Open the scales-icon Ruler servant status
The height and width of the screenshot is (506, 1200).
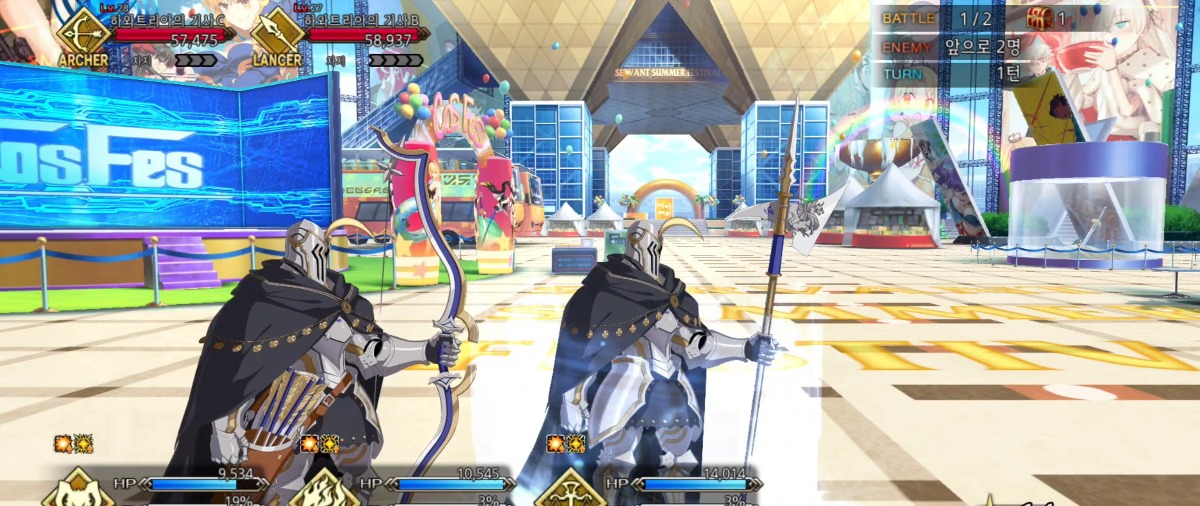tap(569, 490)
